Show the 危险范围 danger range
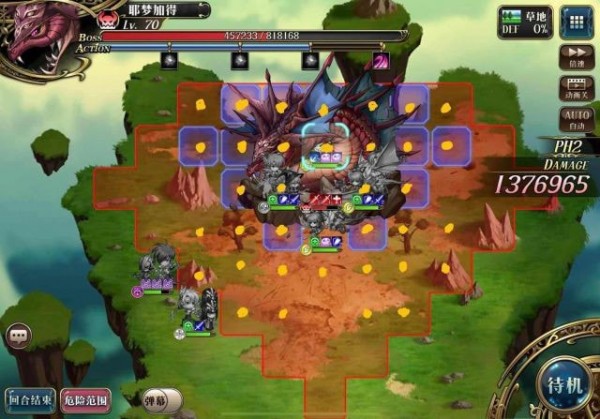Image resolution: width=600 pixels, height=419 pixels. [x=86, y=400]
